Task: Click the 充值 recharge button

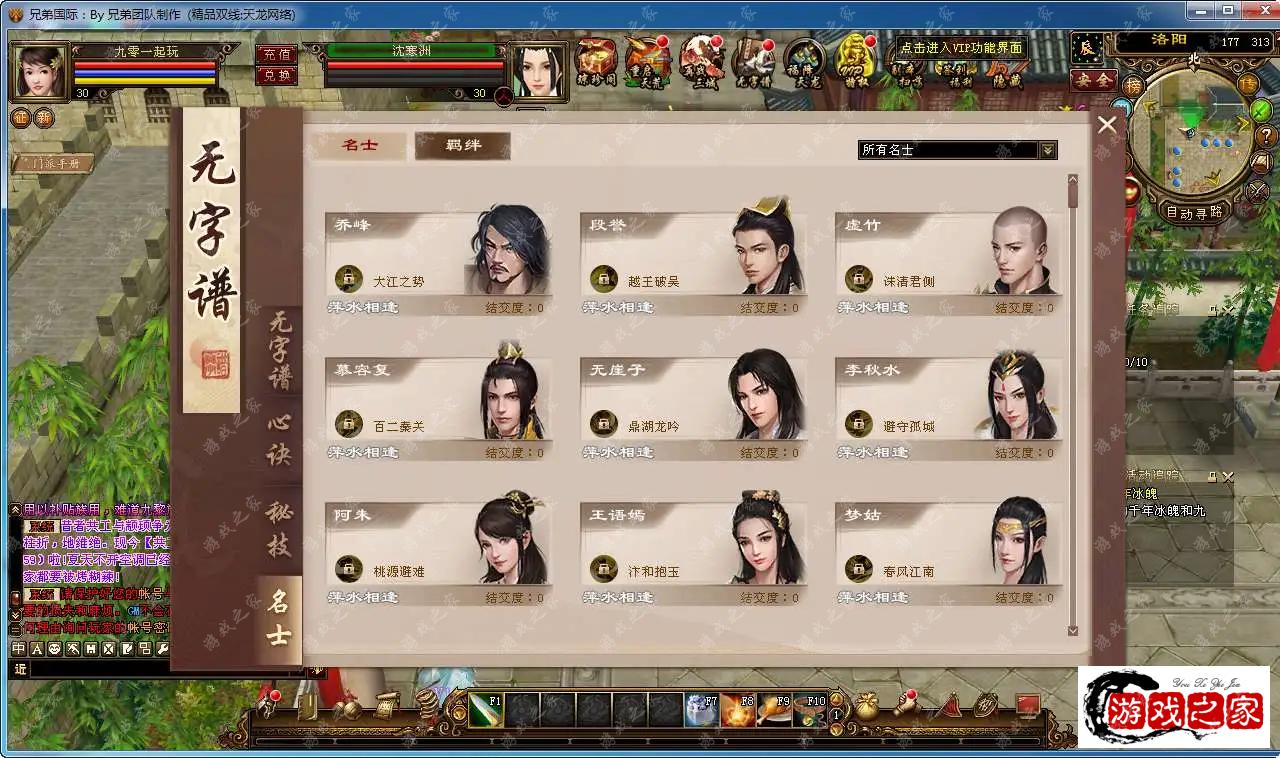Action: [x=276, y=54]
